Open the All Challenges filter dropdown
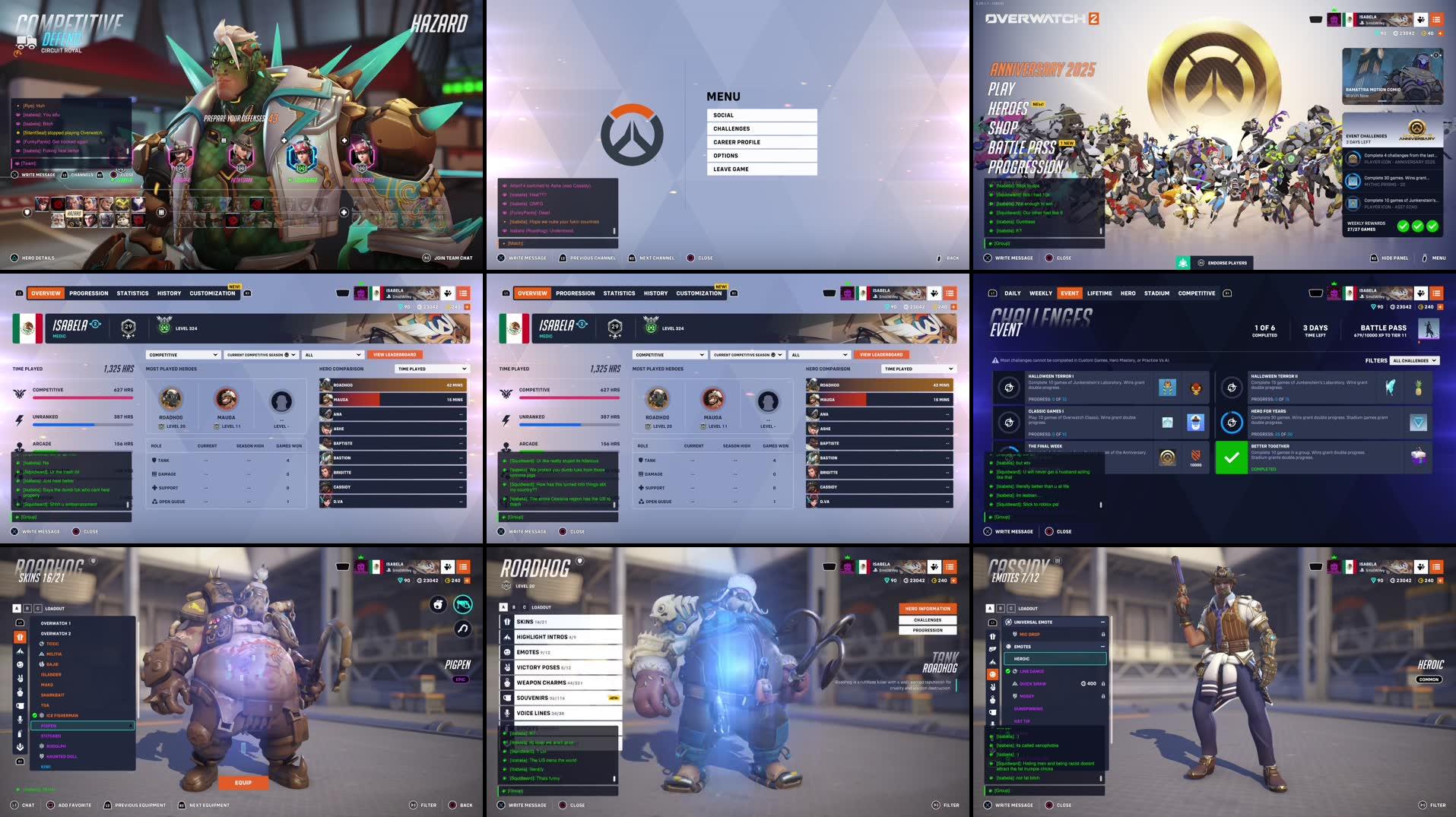The image size is (1456, 817). pos(1414,361)
